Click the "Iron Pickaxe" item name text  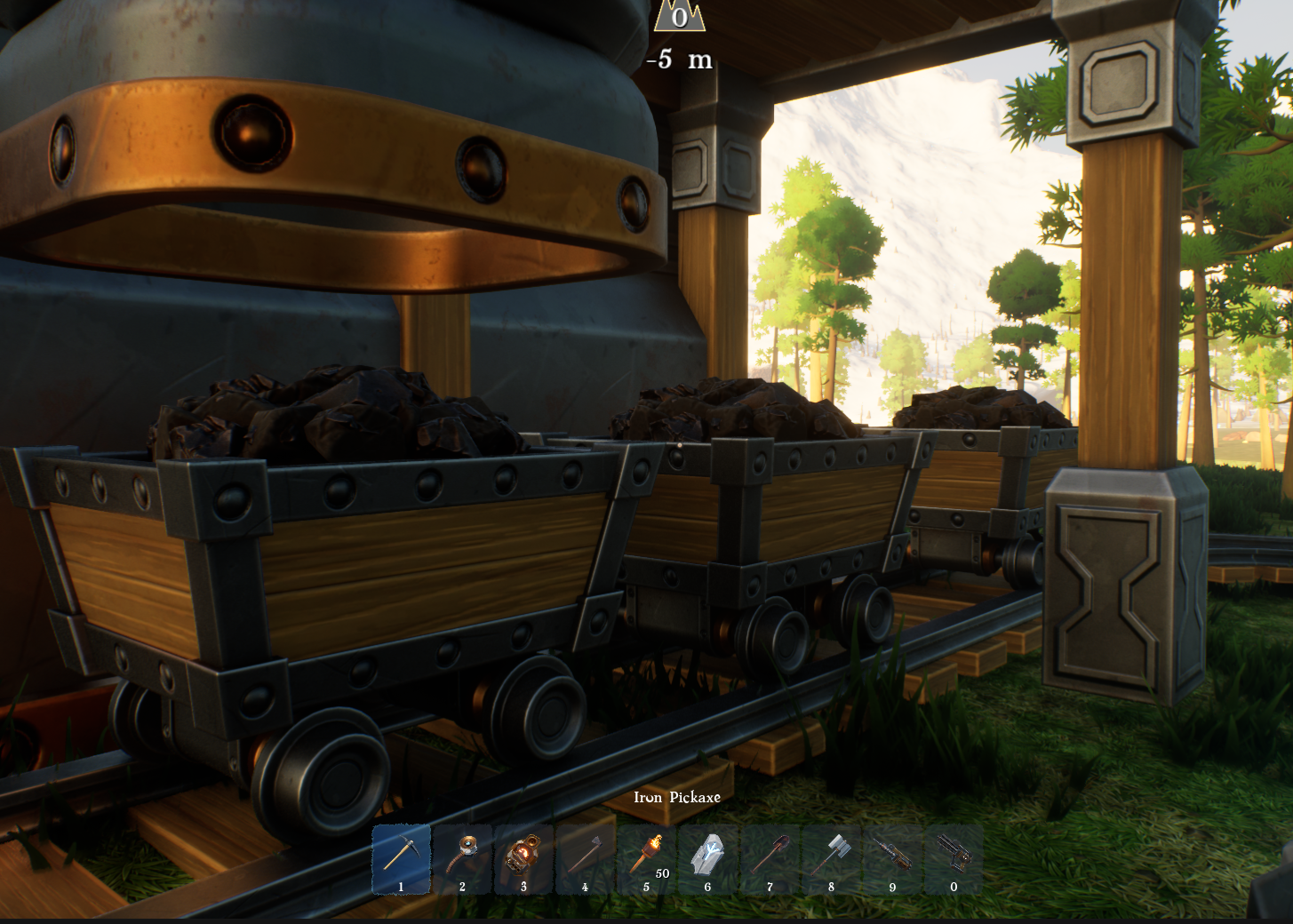677,798
